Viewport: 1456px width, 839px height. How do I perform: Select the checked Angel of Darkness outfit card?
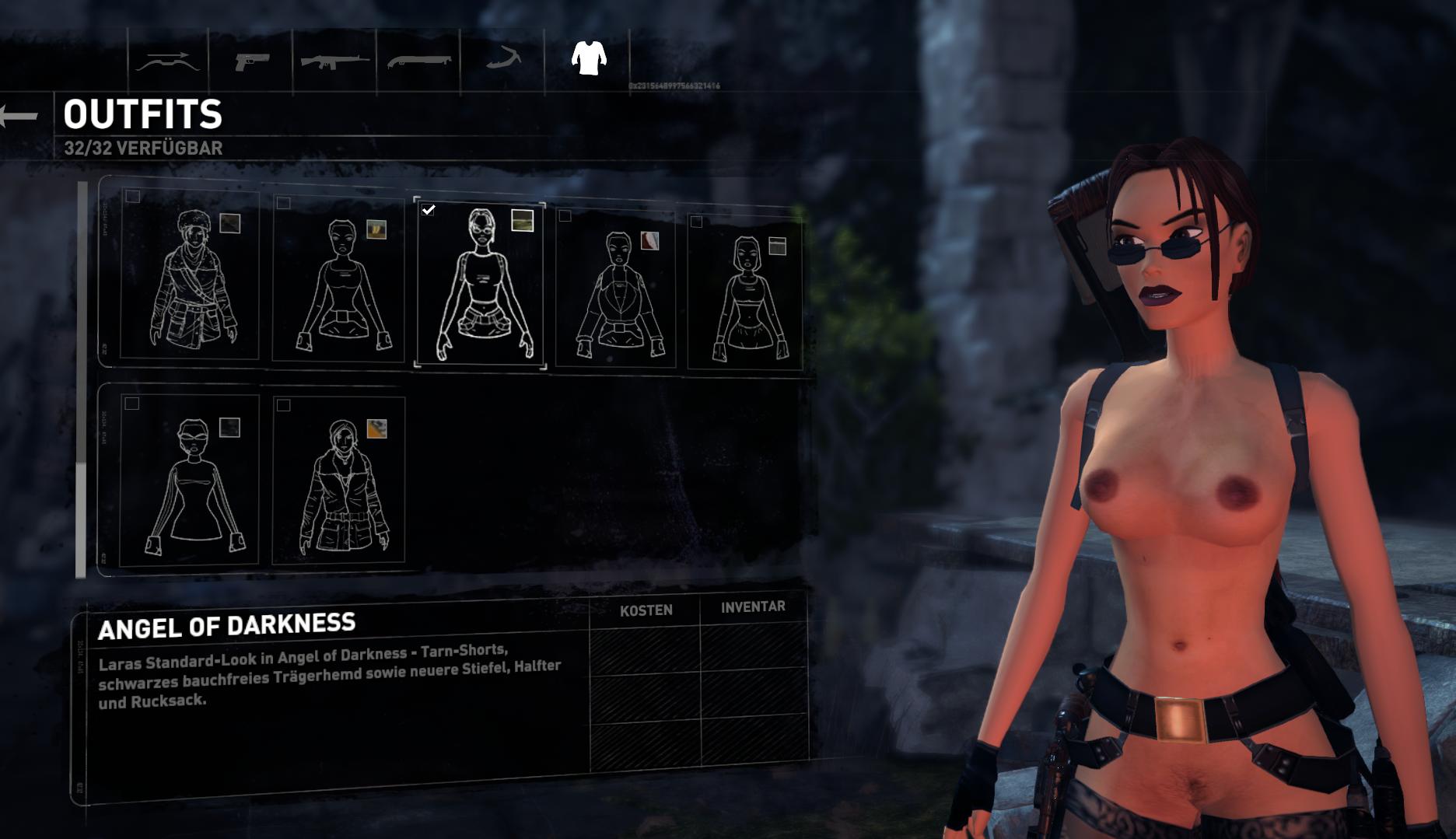[481, 284]
